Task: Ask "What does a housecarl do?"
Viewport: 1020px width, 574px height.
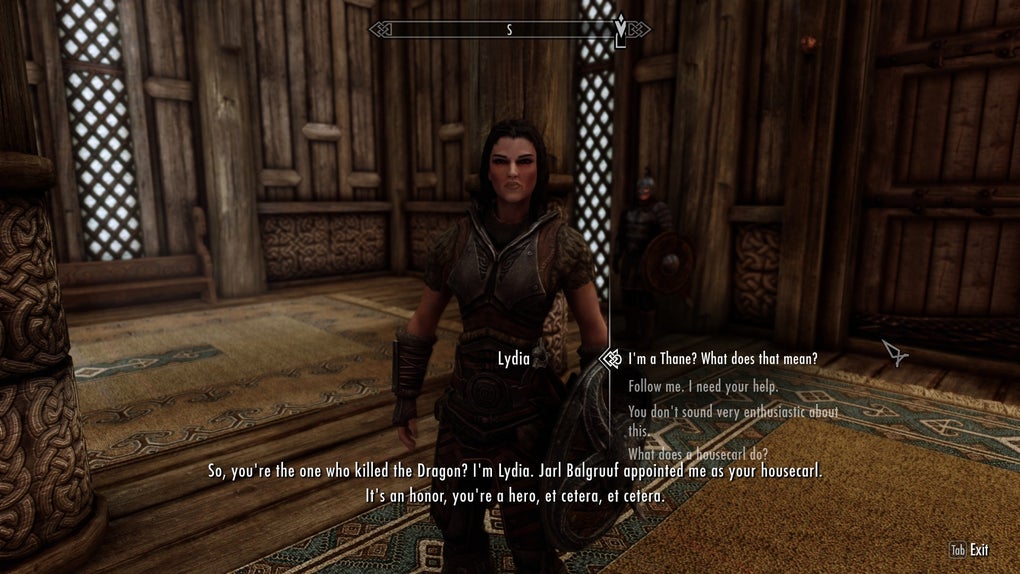Action: [x=697, y=453]
